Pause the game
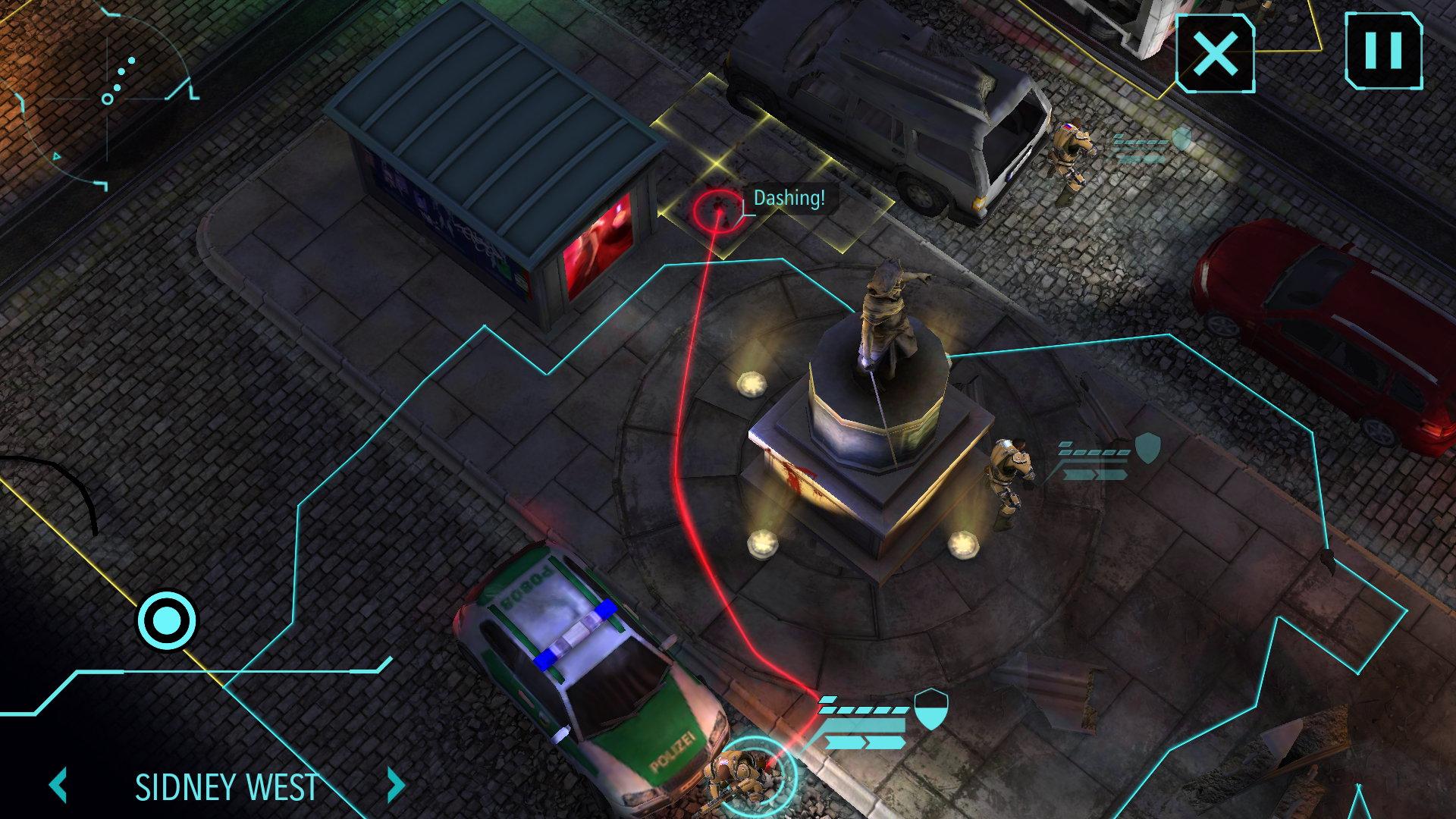The image size is (1456, 819). pyautogui.click(x=1383, y=50)
